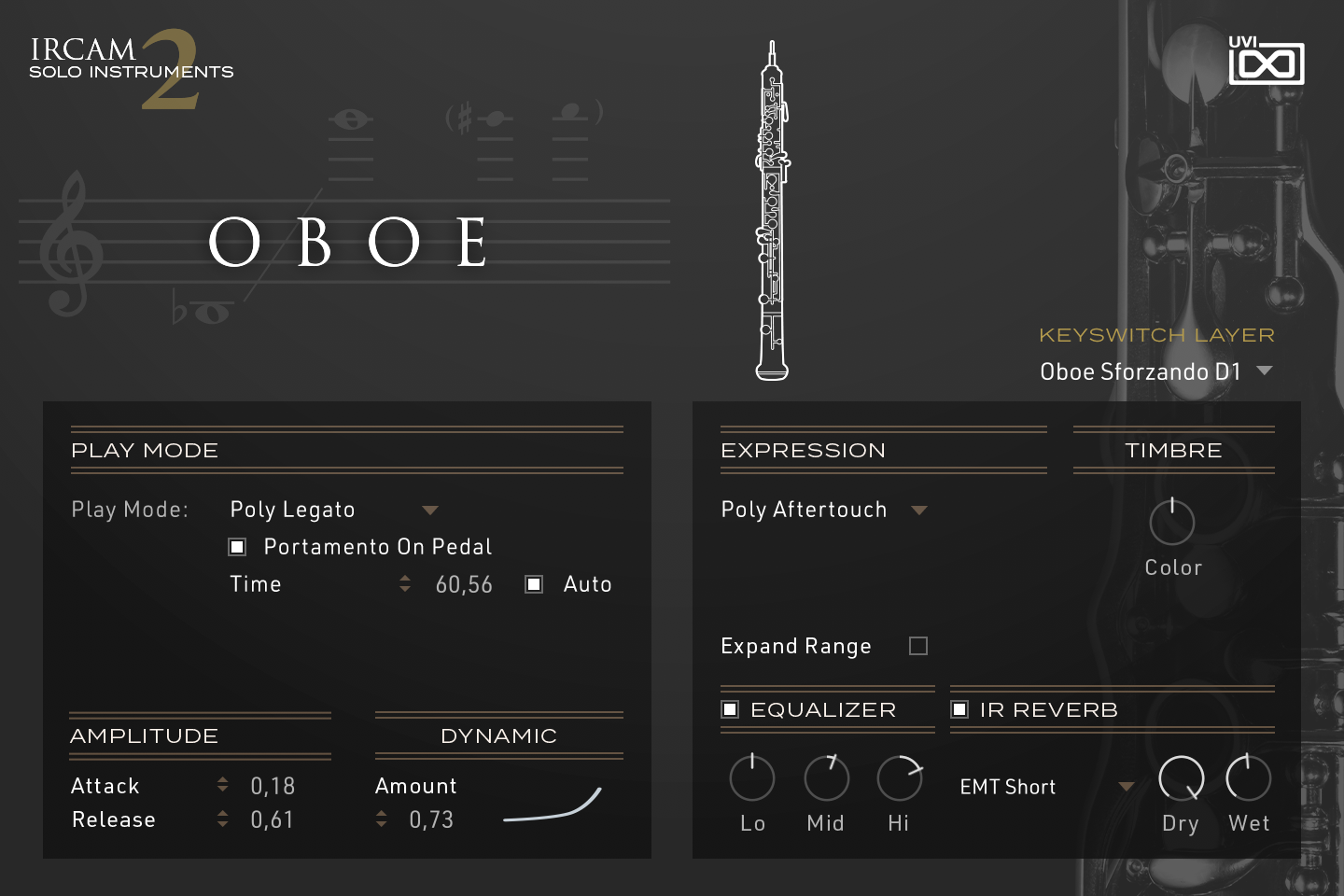
Task: Turn the Dry reverb knob
Action: tap(1180, 777)
